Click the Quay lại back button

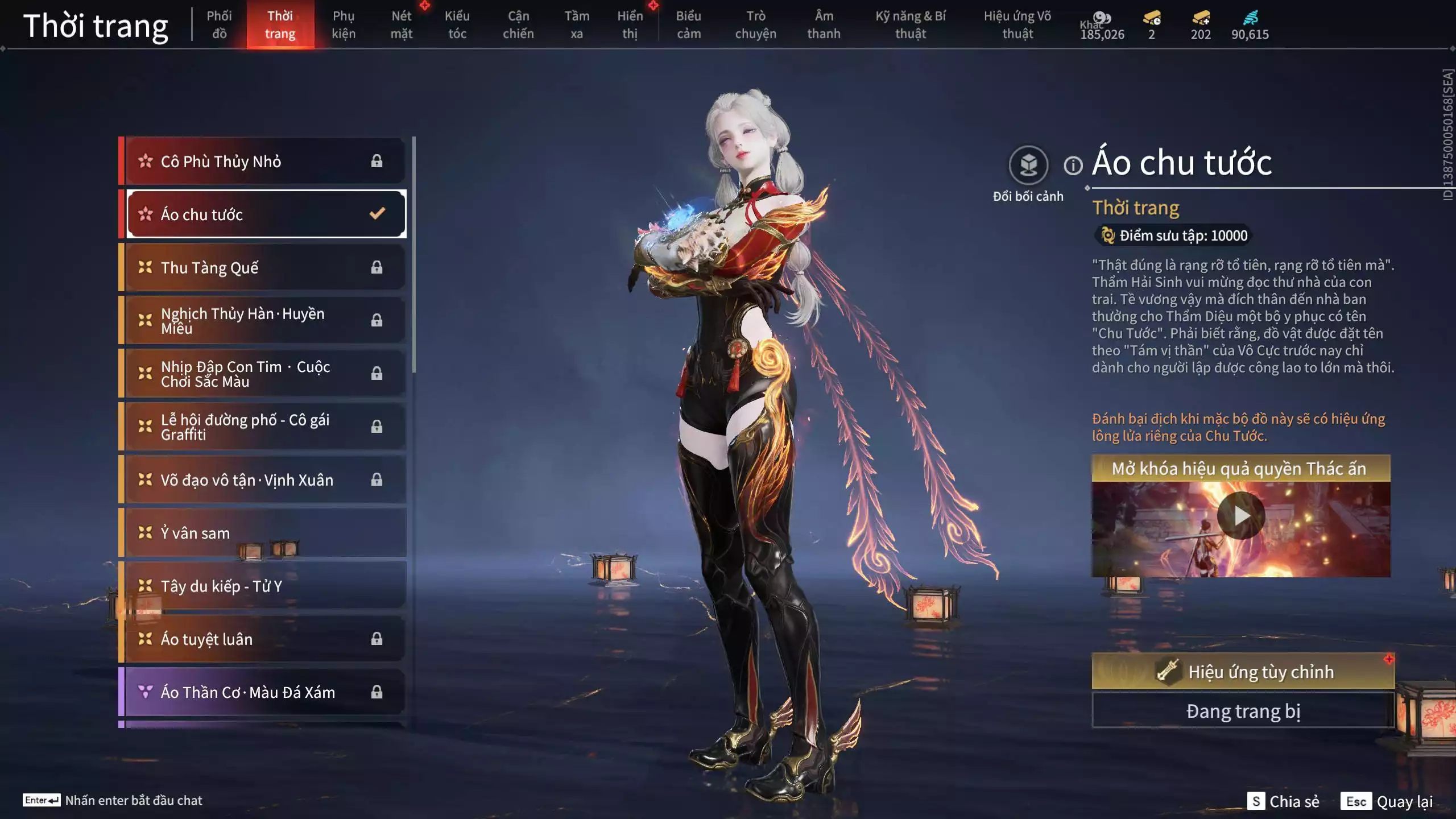pos(1388,801)
